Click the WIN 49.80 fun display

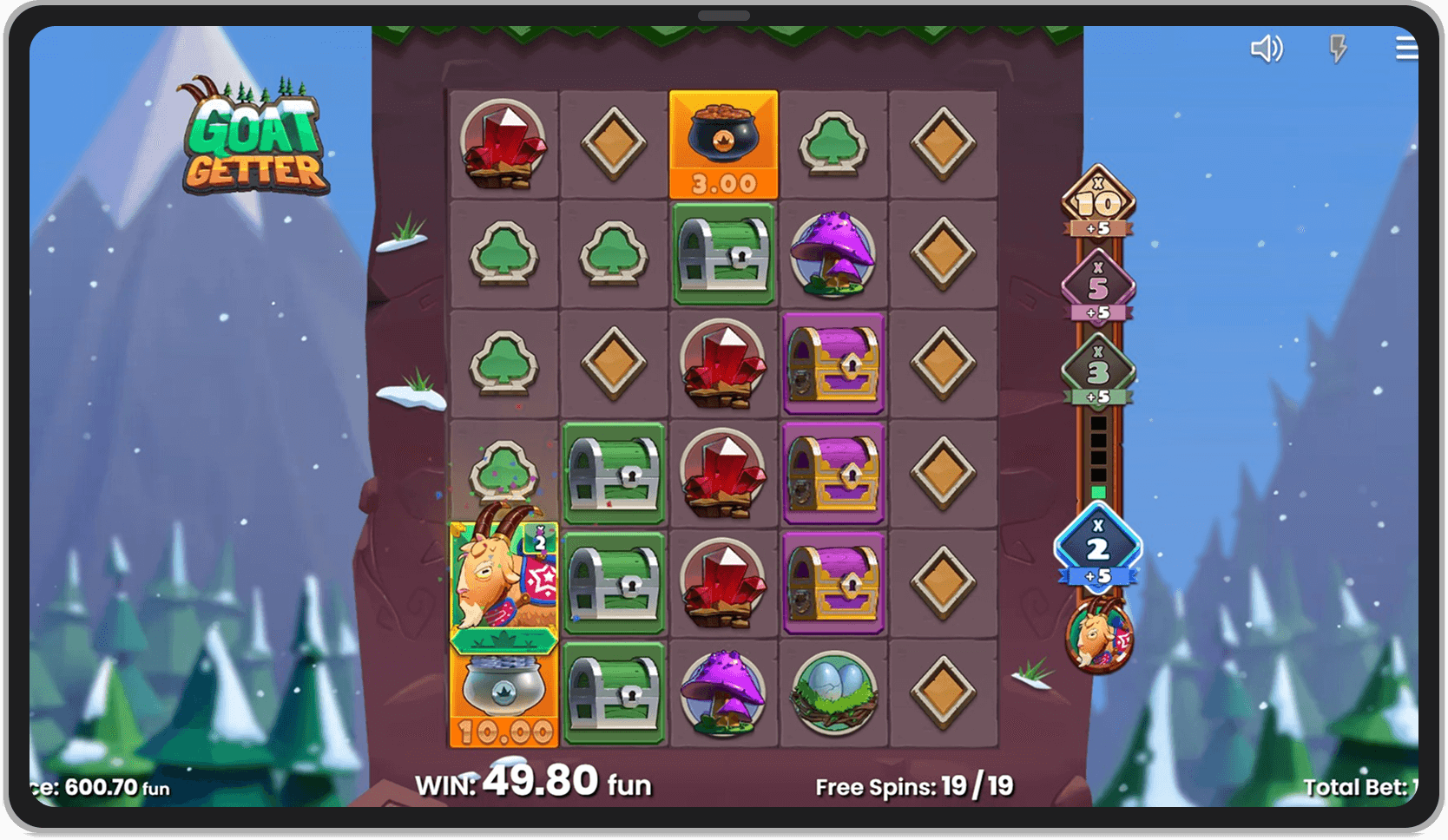click(534, 784)
